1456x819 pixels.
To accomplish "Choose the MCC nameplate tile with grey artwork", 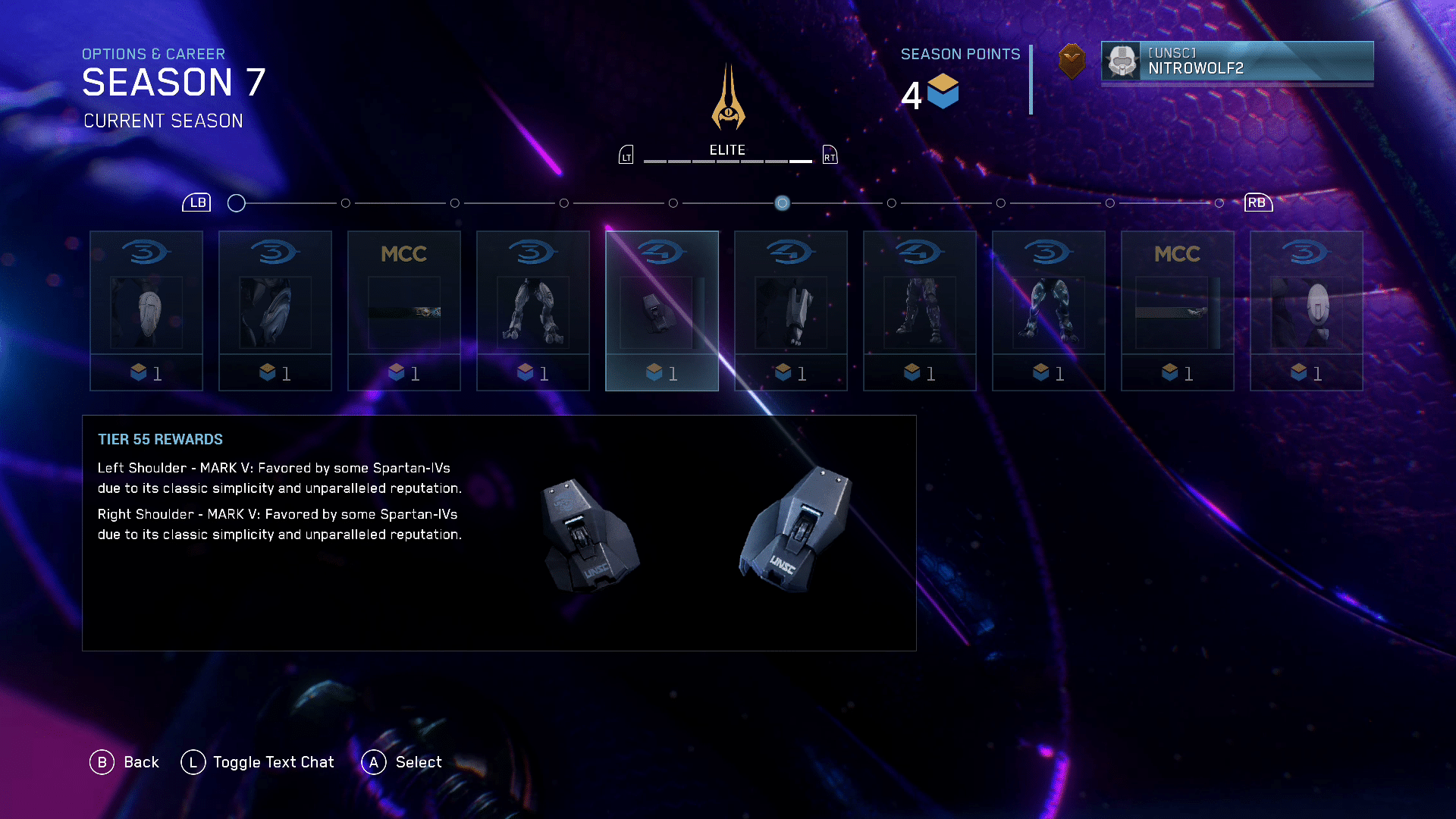I will [x=1177, y=310].
